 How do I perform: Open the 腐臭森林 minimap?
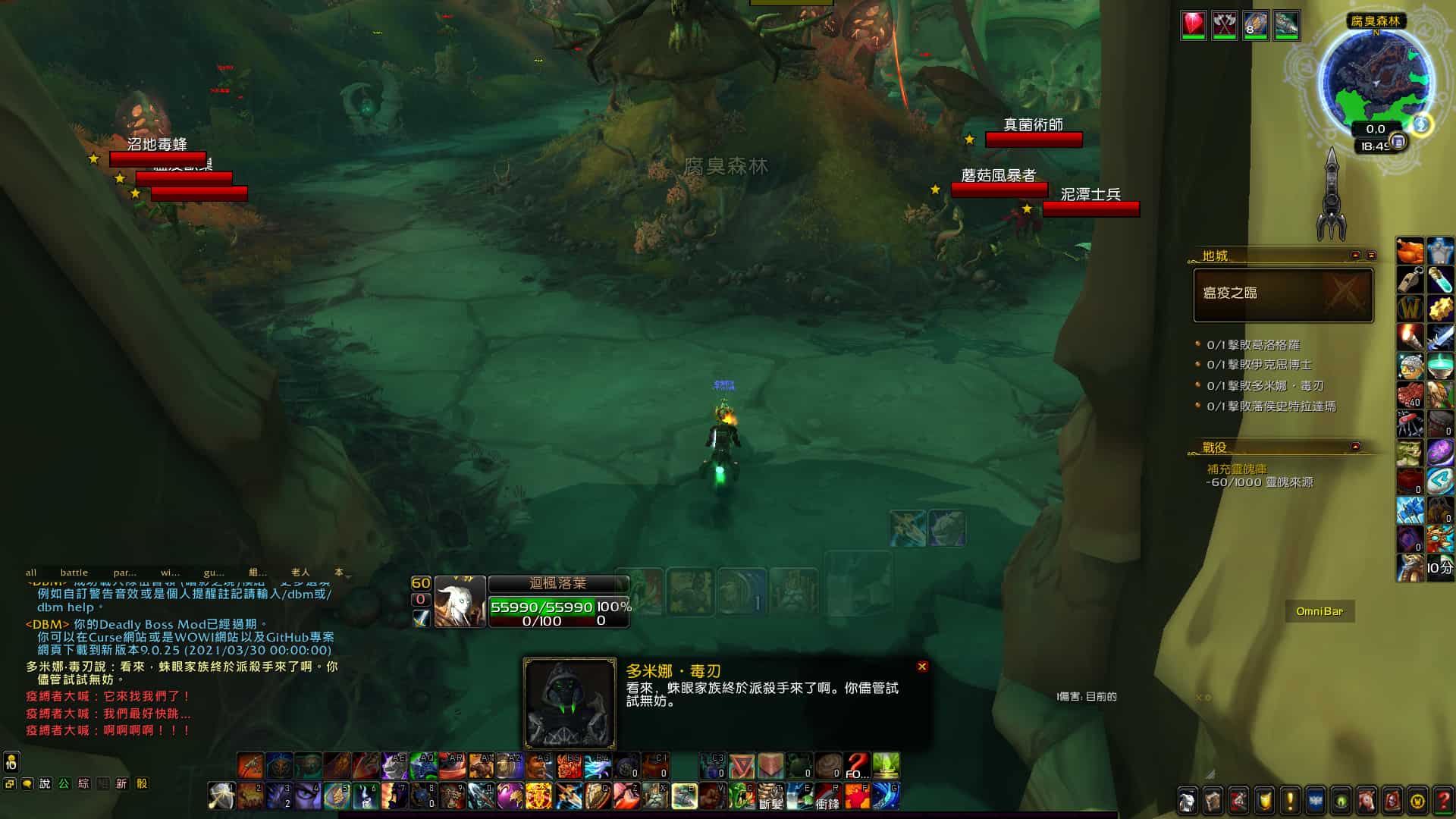1376,79
